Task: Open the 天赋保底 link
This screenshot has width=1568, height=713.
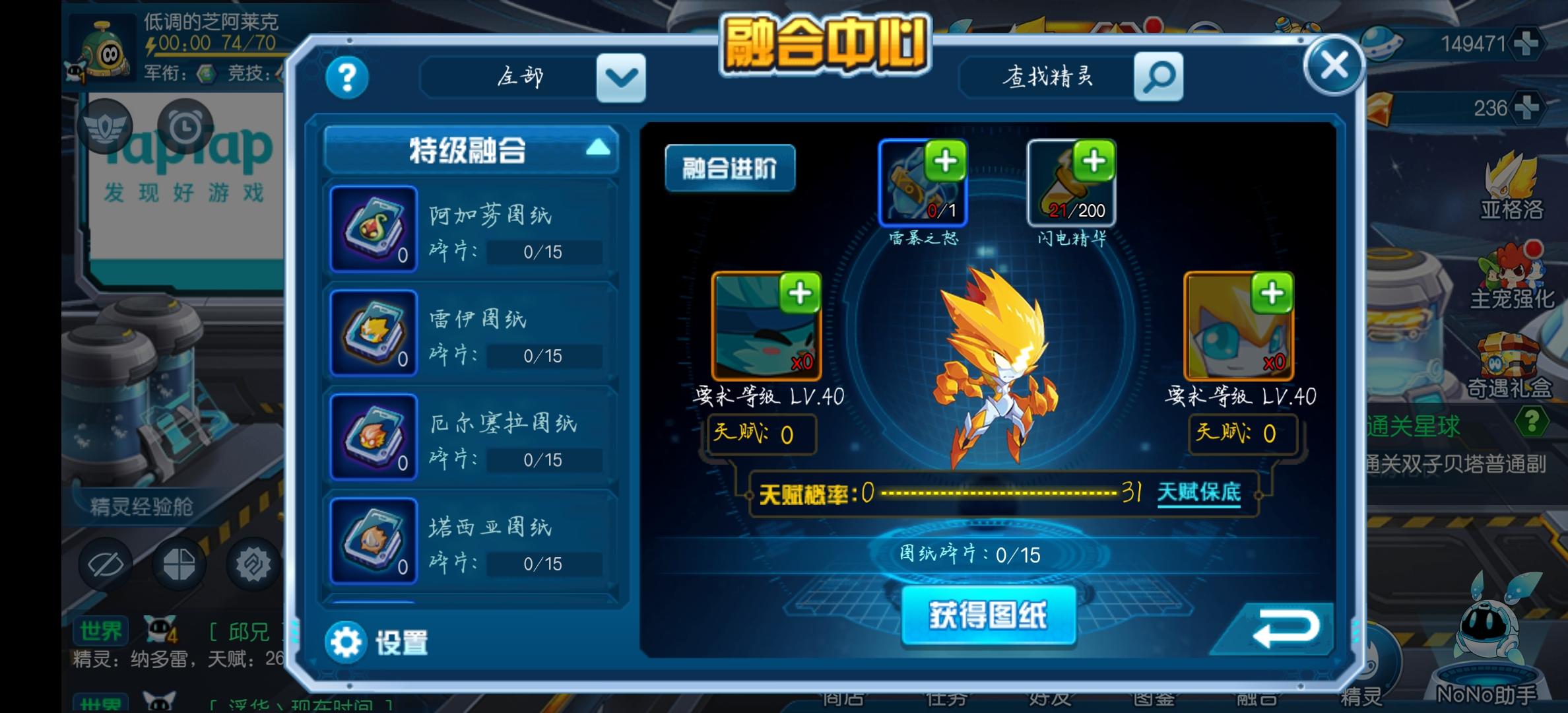Action: (1198, 493)
